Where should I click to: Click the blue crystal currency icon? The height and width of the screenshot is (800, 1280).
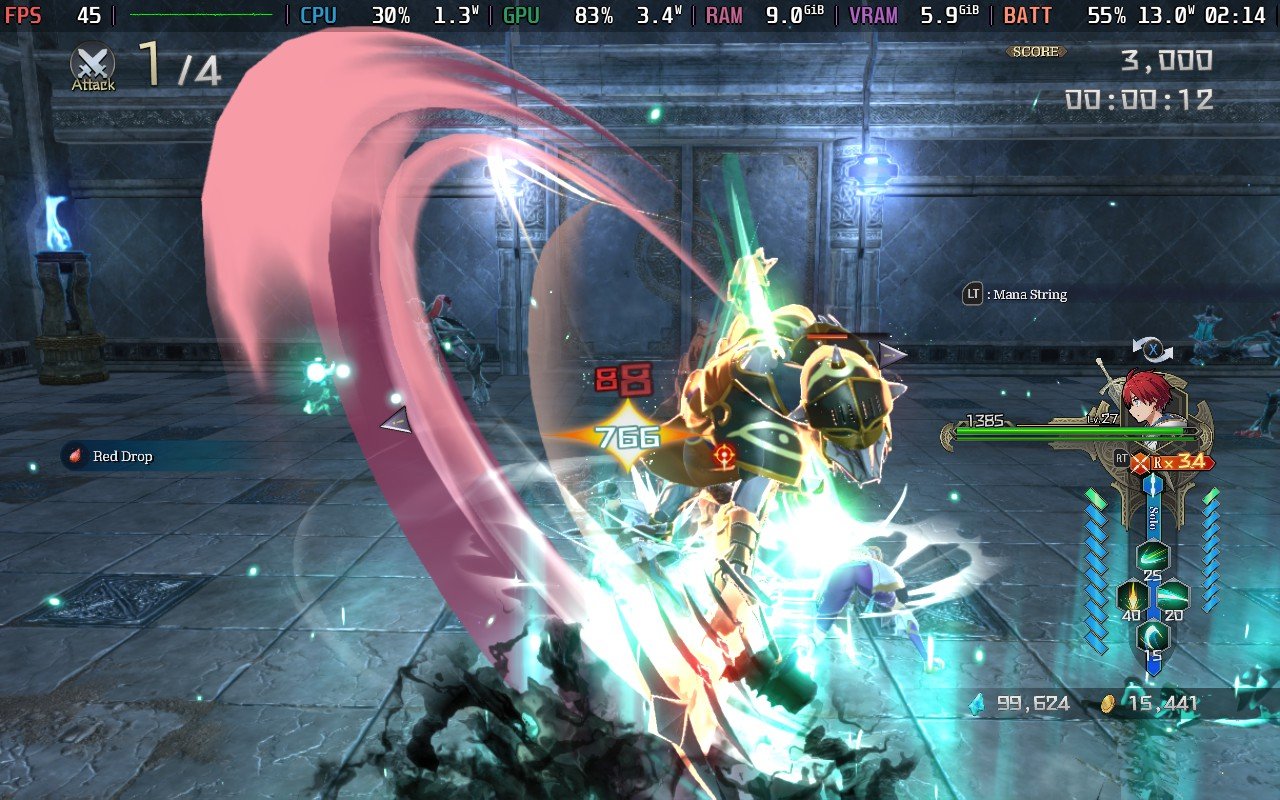(975, 703)
